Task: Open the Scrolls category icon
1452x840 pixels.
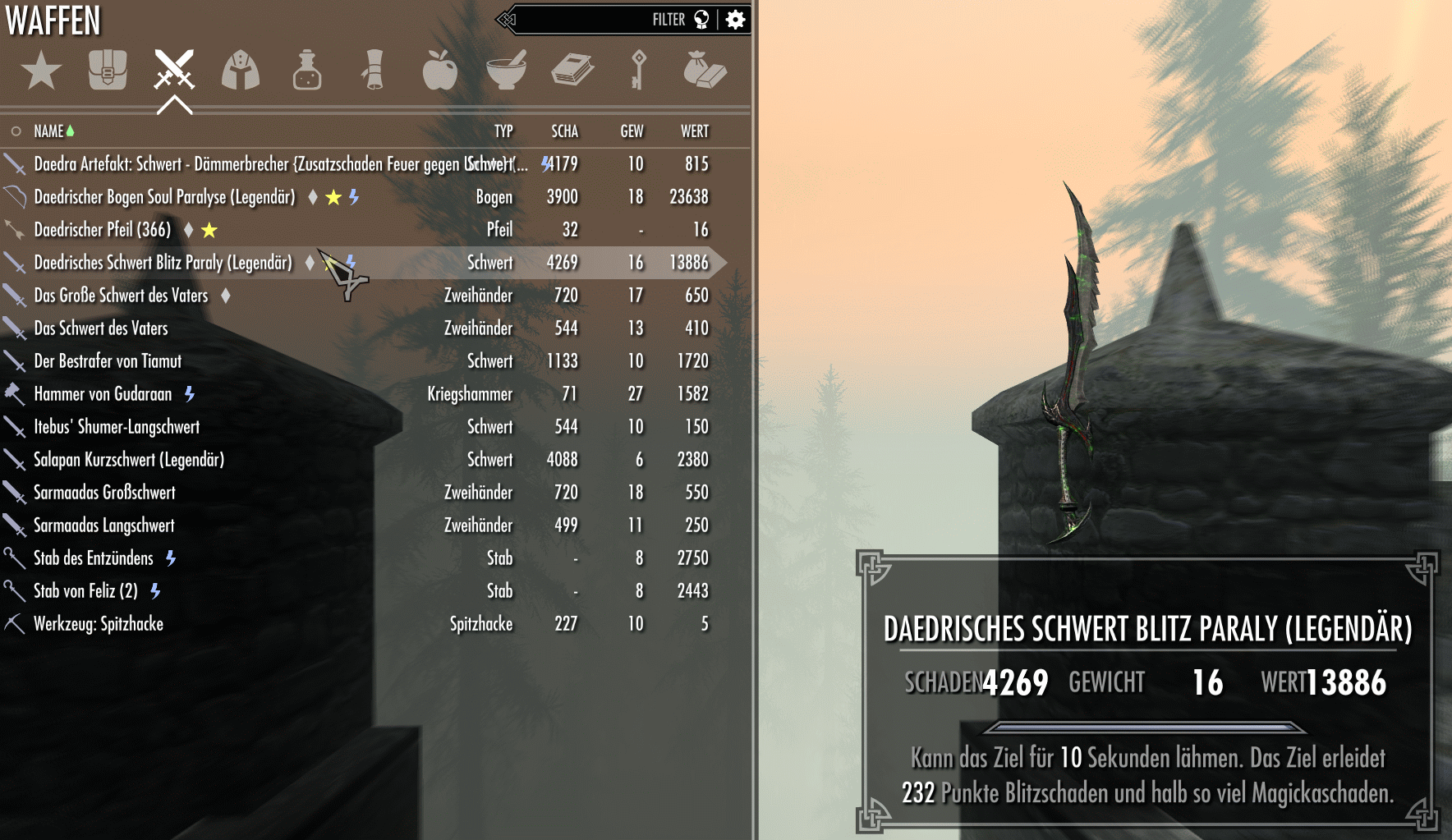Action: [372, 72]
